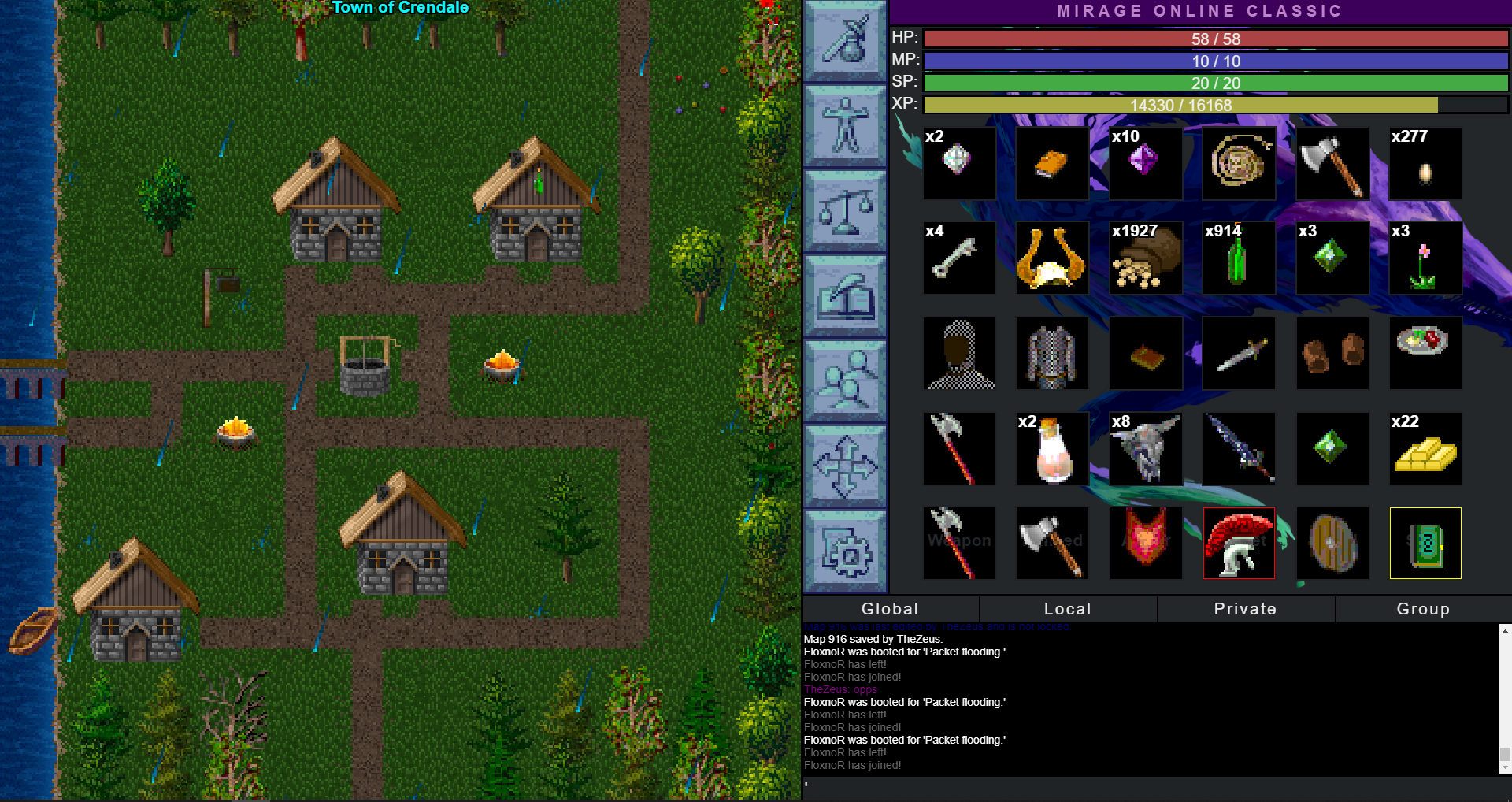Select the gold bars stack of 22
This screenshot has height=802, width=1512.
tap(1425, 448)
